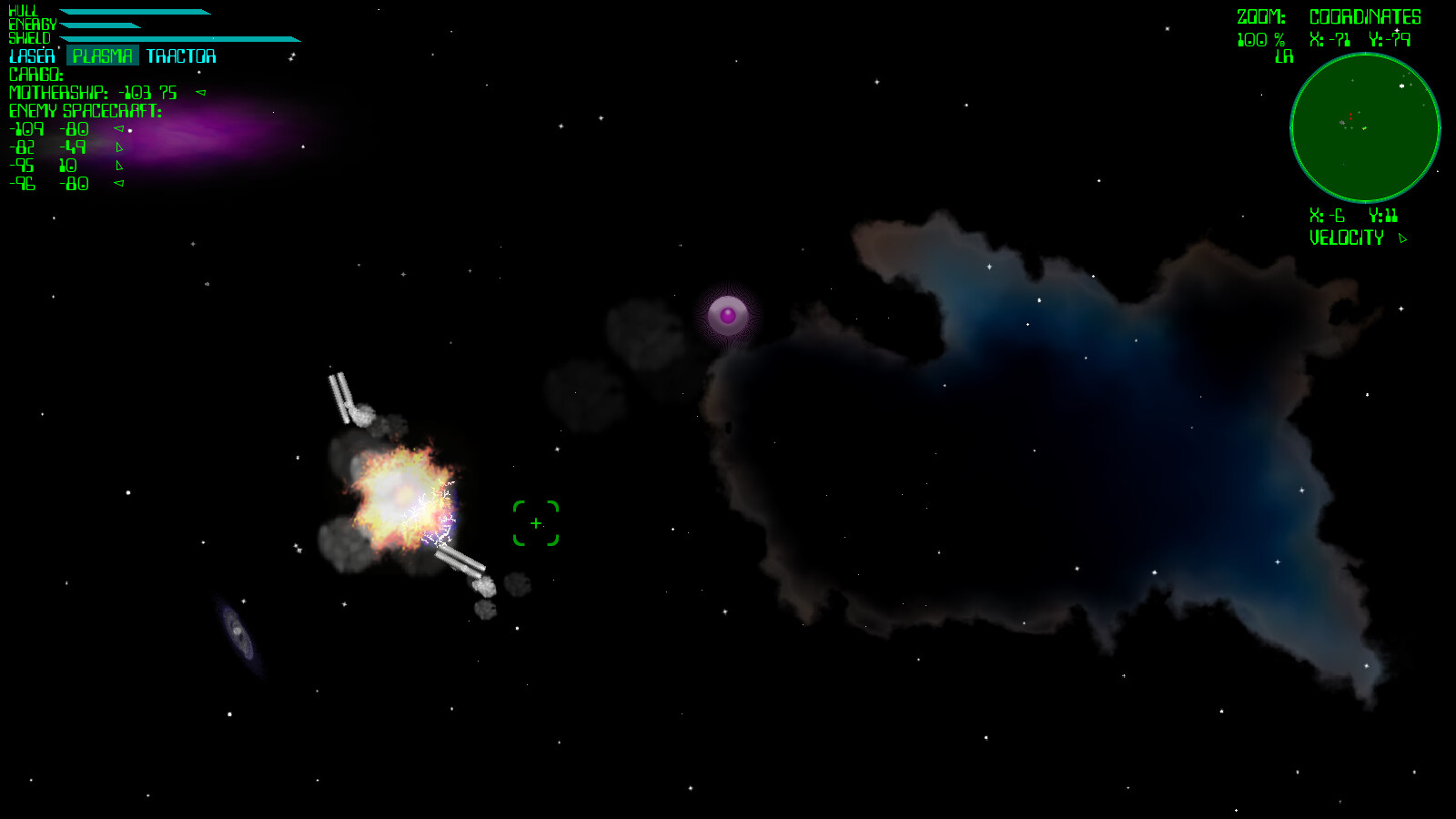Switch to the TRACTOR weapon tab

(x=179, y=56)
